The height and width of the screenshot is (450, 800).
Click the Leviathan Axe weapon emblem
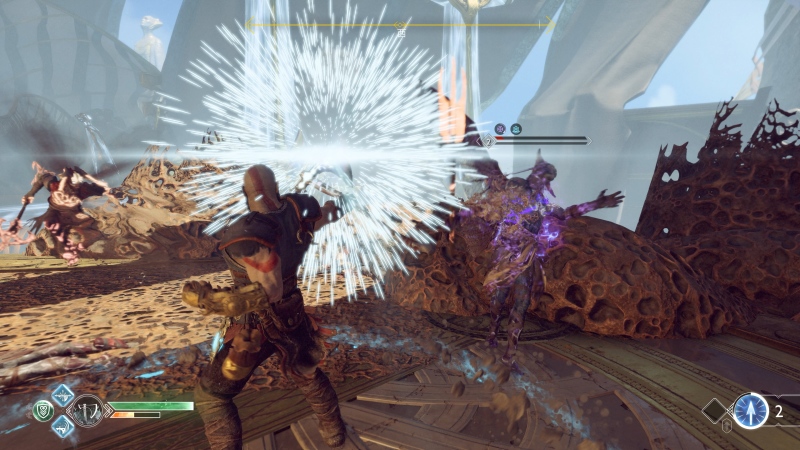[87, 409]
